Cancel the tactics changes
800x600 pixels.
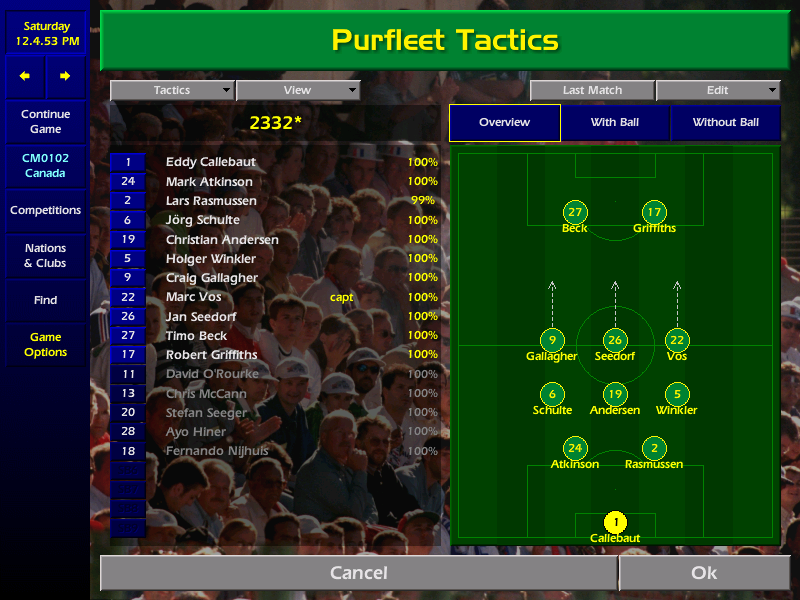point(358,573)
